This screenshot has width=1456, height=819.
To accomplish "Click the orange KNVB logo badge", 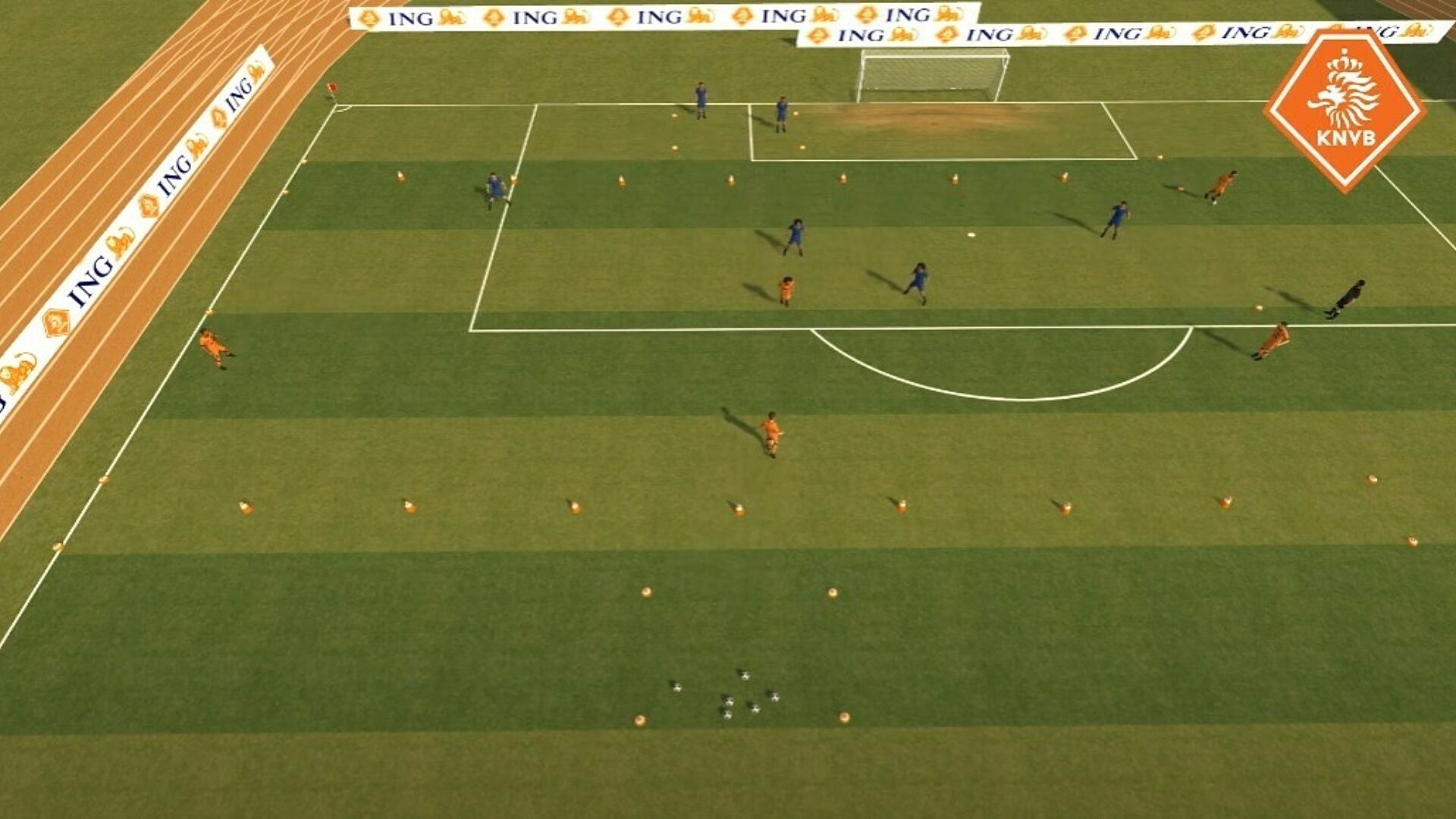I will pos(1345,110).
